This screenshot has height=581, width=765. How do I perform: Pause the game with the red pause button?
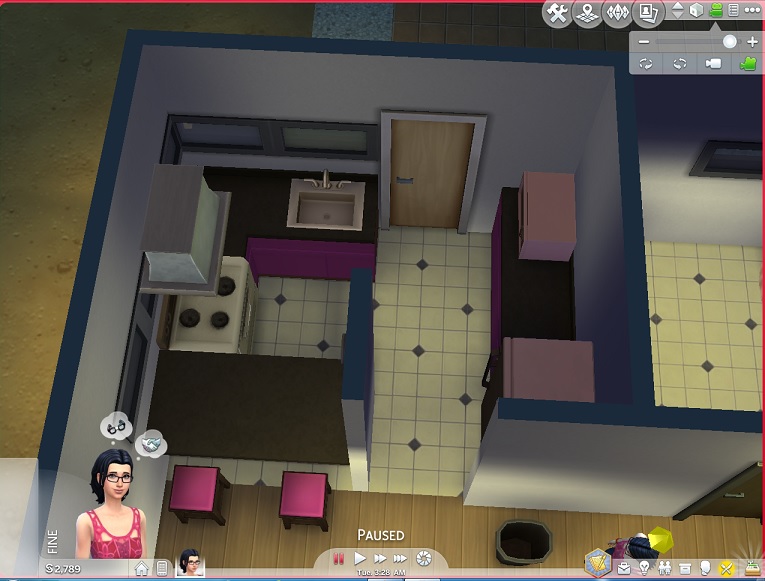(x=339, y=558)
